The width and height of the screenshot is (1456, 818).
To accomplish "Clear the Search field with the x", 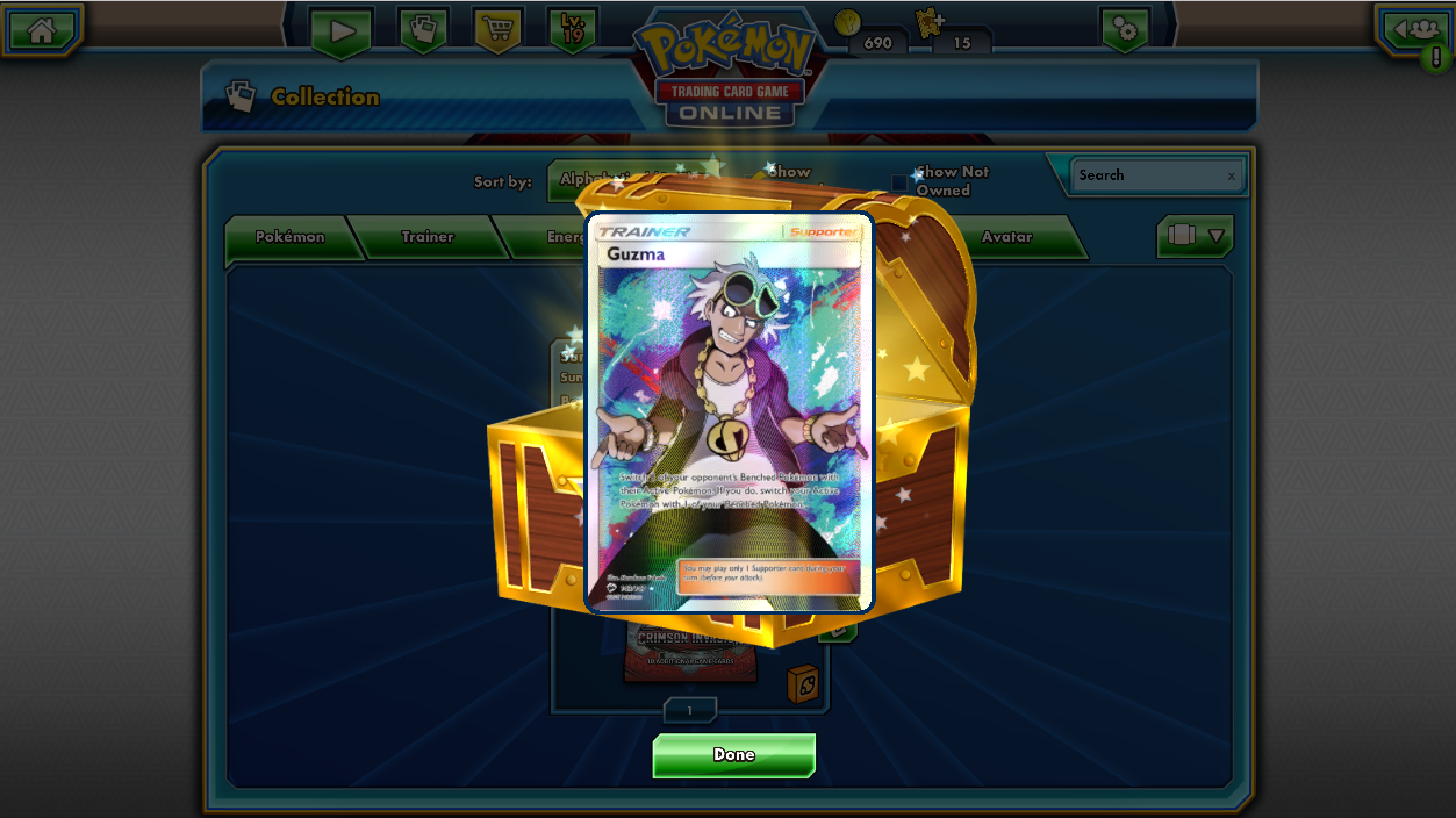I will [x=1231, y=176].
